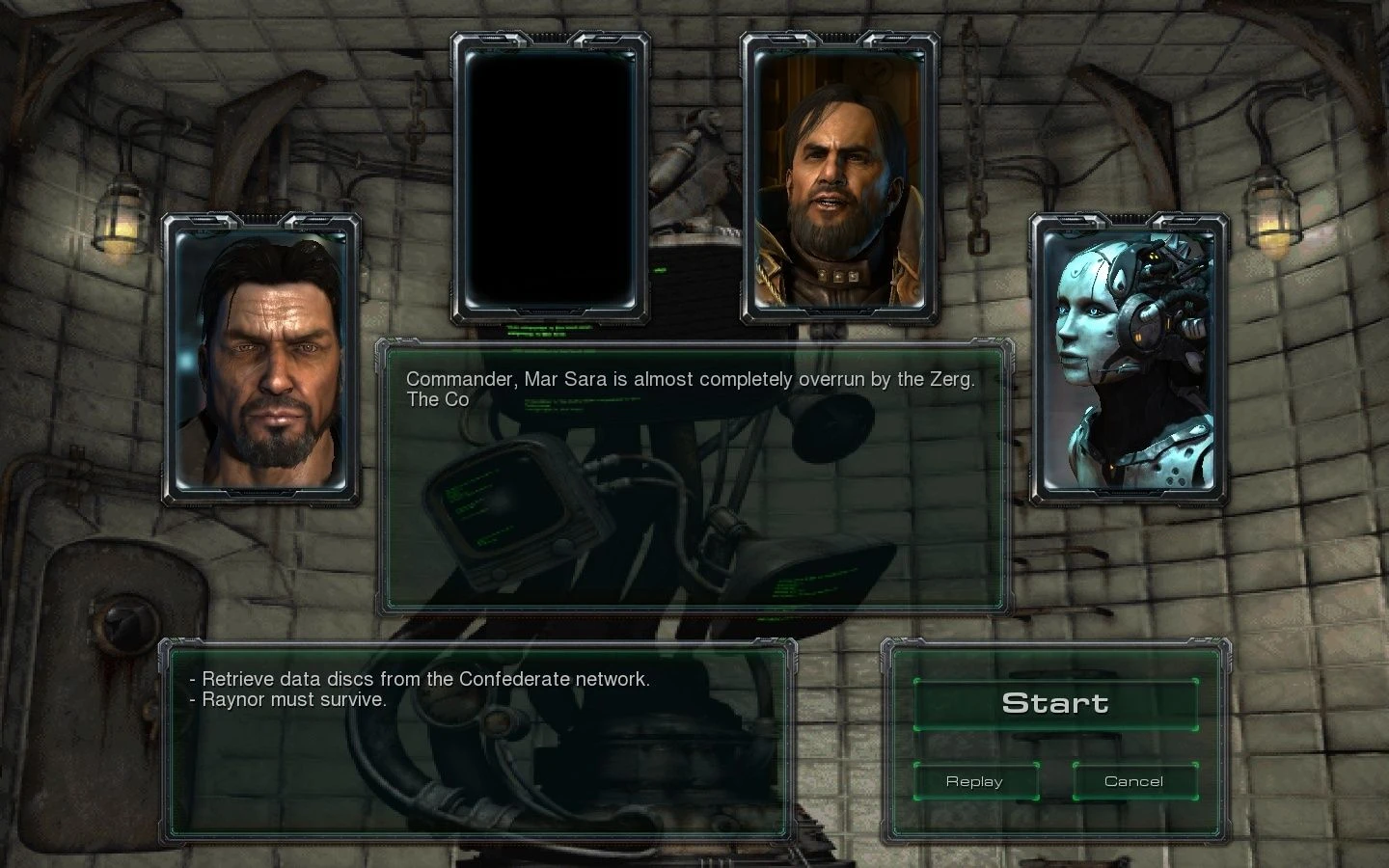The image size is (1389, 868).
Task: Click the briefing text about Mar Sara
Action: point(691,379)
